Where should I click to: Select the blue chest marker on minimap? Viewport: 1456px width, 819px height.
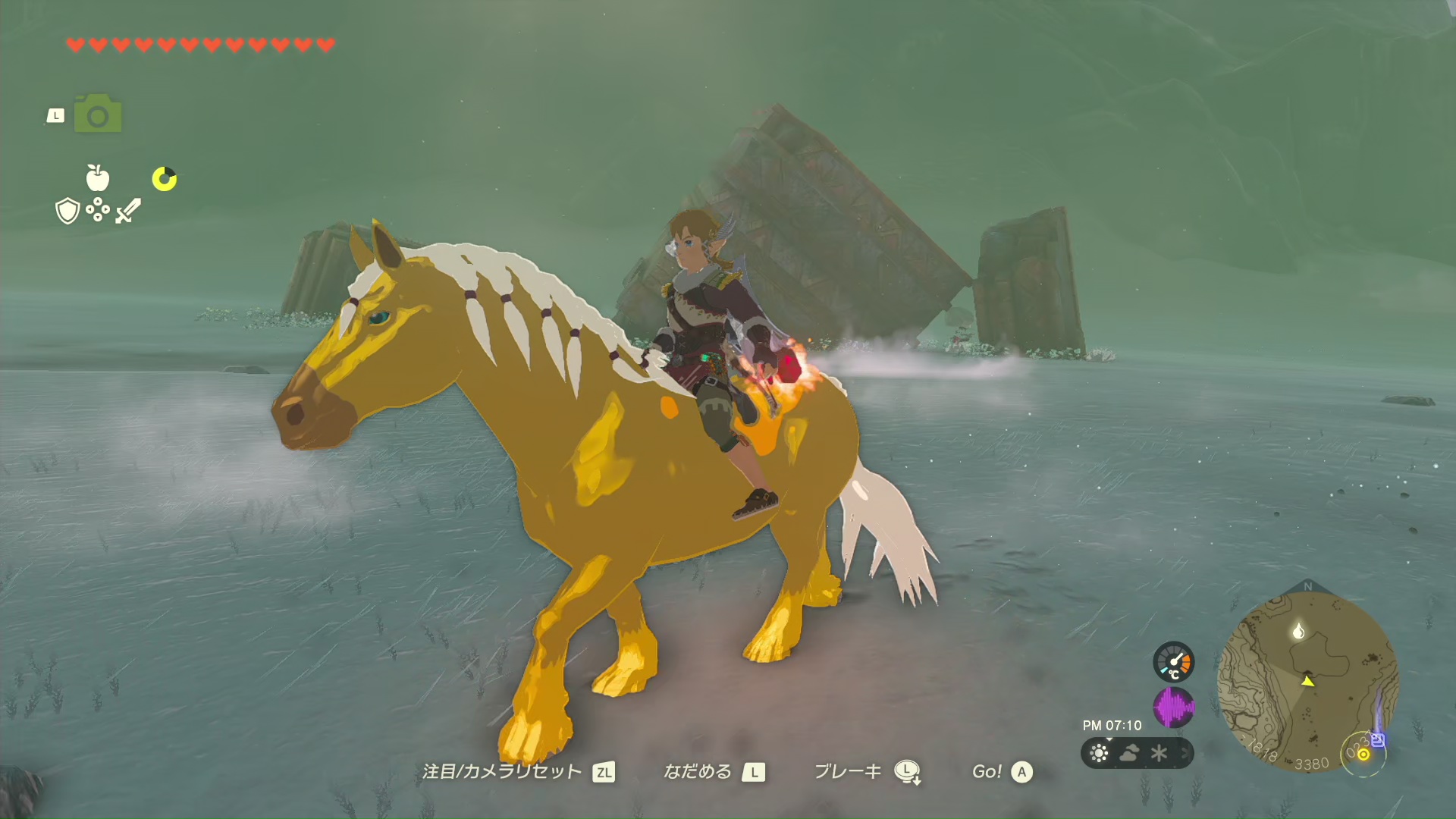pyautogui.click(x=1378, y=740)
